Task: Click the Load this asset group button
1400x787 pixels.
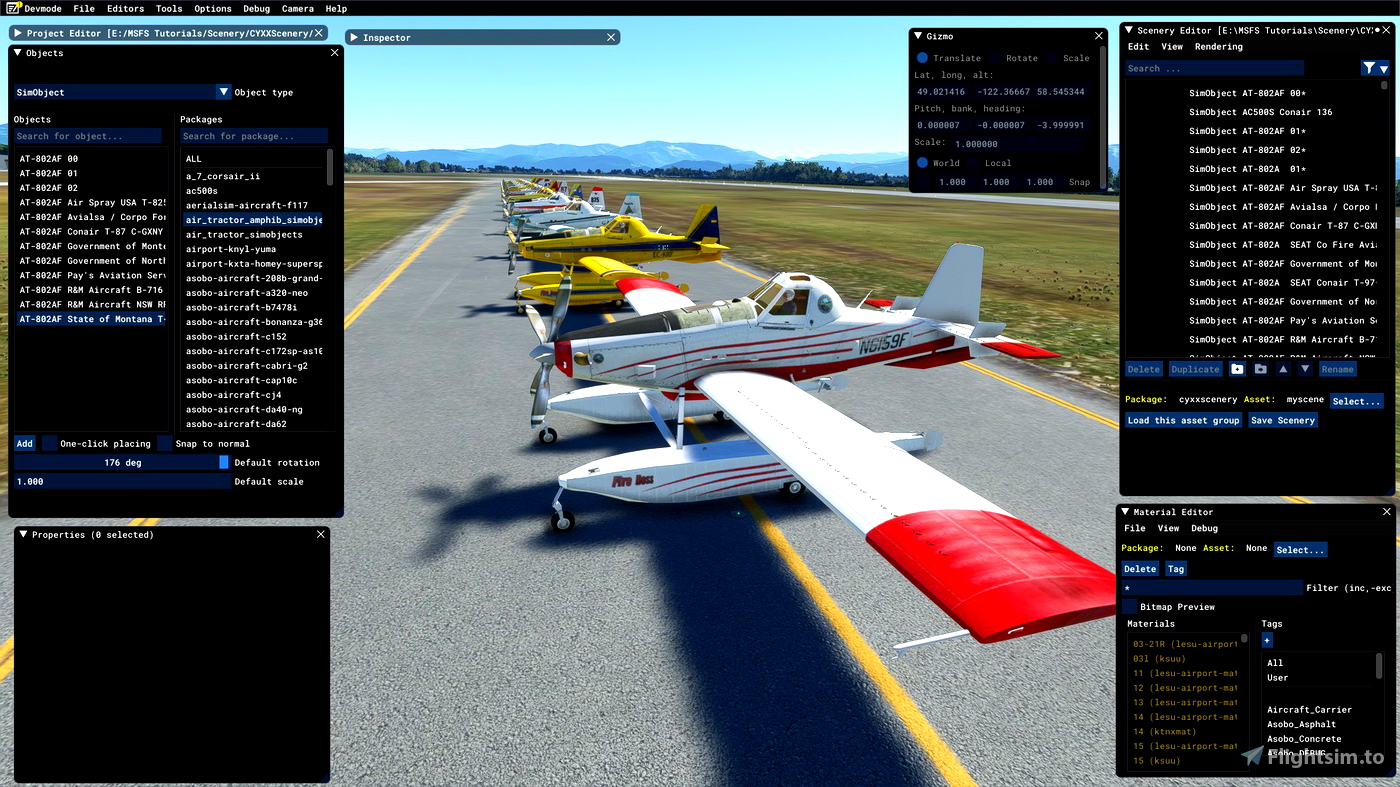Action: coord(1183,420)
